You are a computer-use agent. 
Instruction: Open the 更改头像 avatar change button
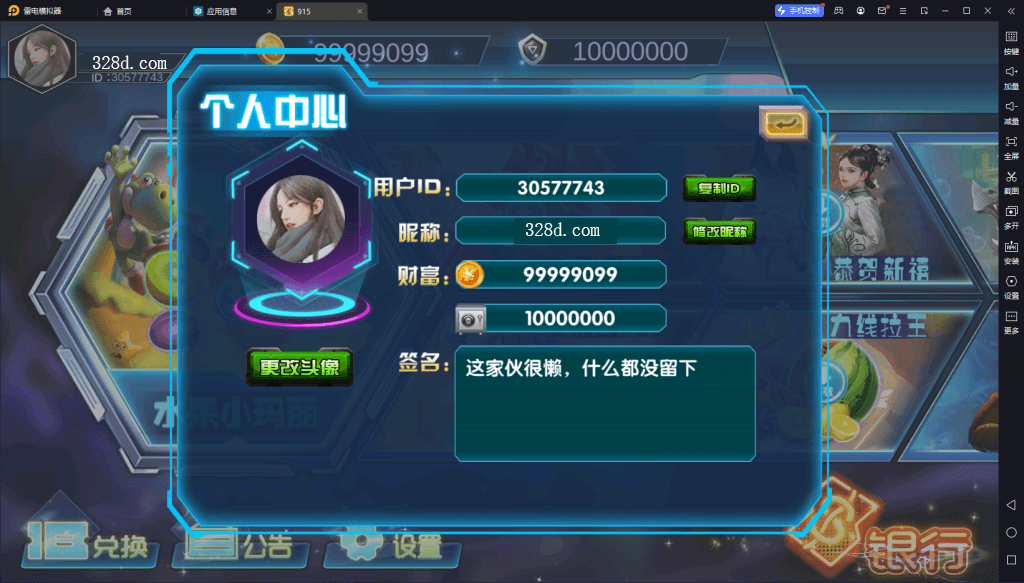click(x=300, y=367)
